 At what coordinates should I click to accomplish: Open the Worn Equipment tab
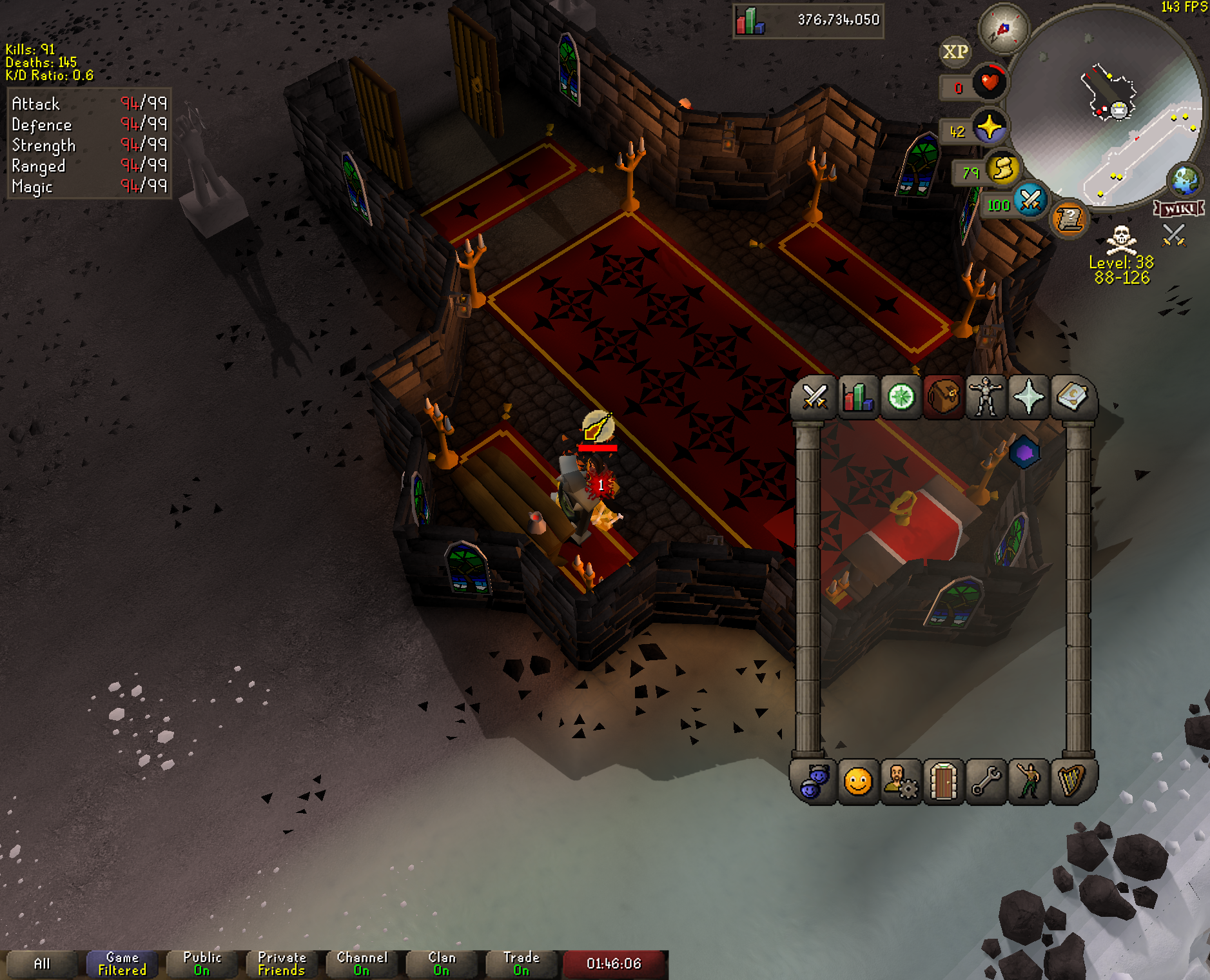(x=986, y=397)
